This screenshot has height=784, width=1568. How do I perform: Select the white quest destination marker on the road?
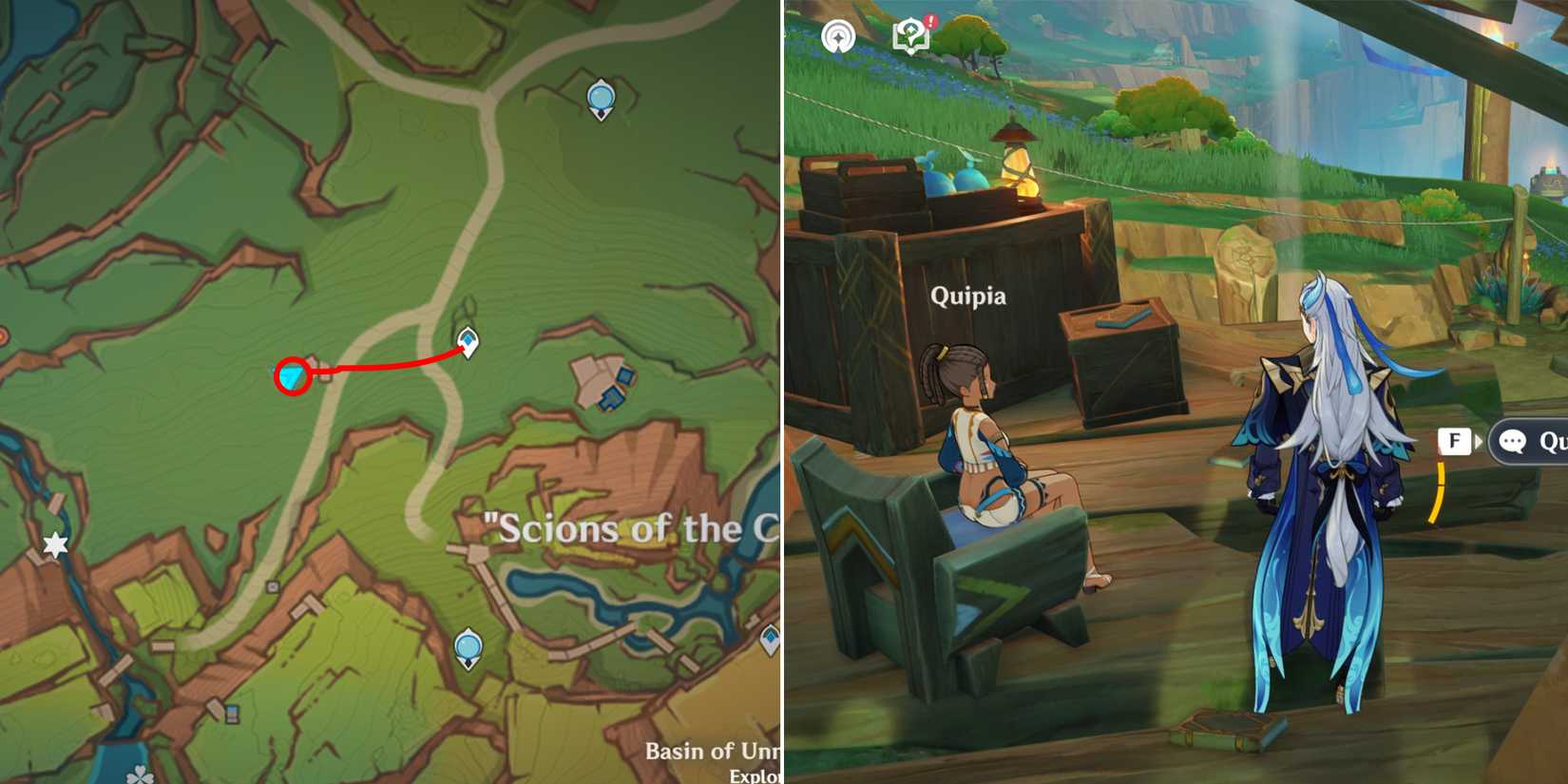[x=467, y=339]
